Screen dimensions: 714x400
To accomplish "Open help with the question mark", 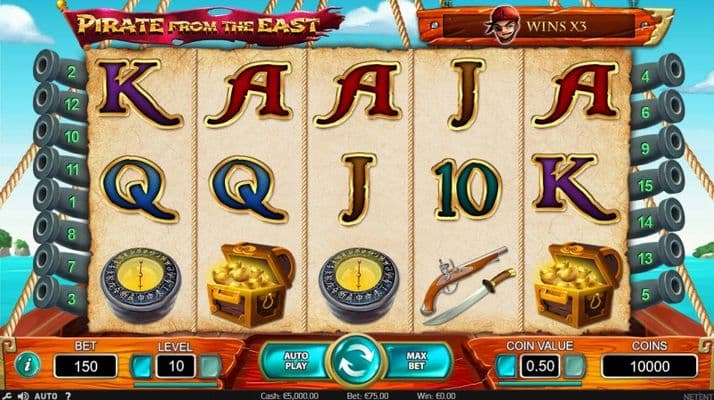I will coord(68,395).
